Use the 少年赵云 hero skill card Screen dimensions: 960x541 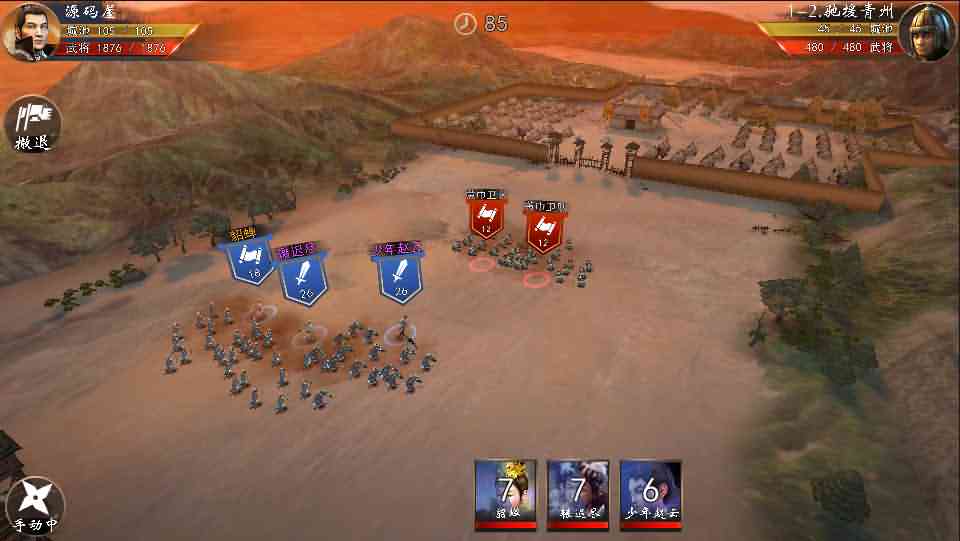tap(651, 494)
